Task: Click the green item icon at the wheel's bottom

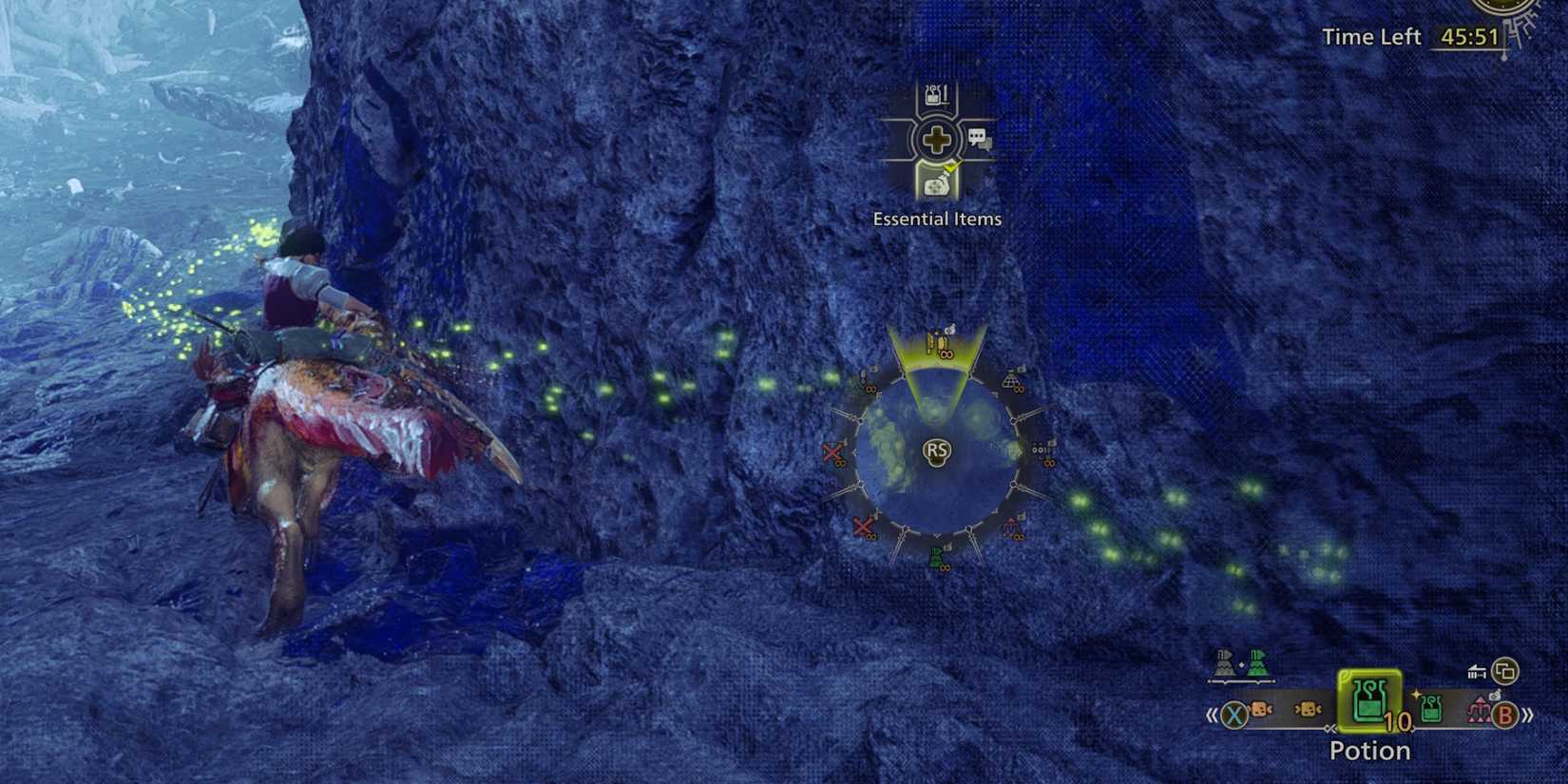Action: pos(937,559)
